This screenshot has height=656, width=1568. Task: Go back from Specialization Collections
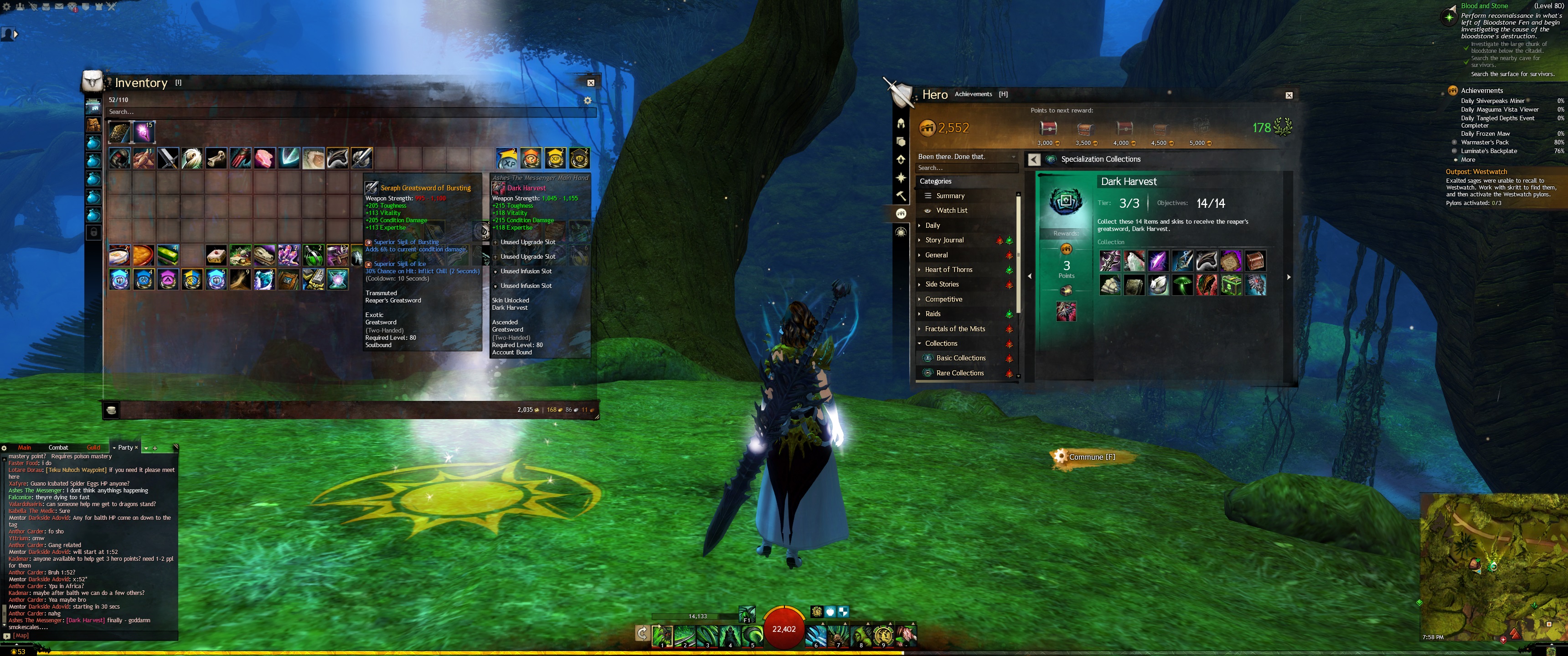click(x=1034, y=159)
